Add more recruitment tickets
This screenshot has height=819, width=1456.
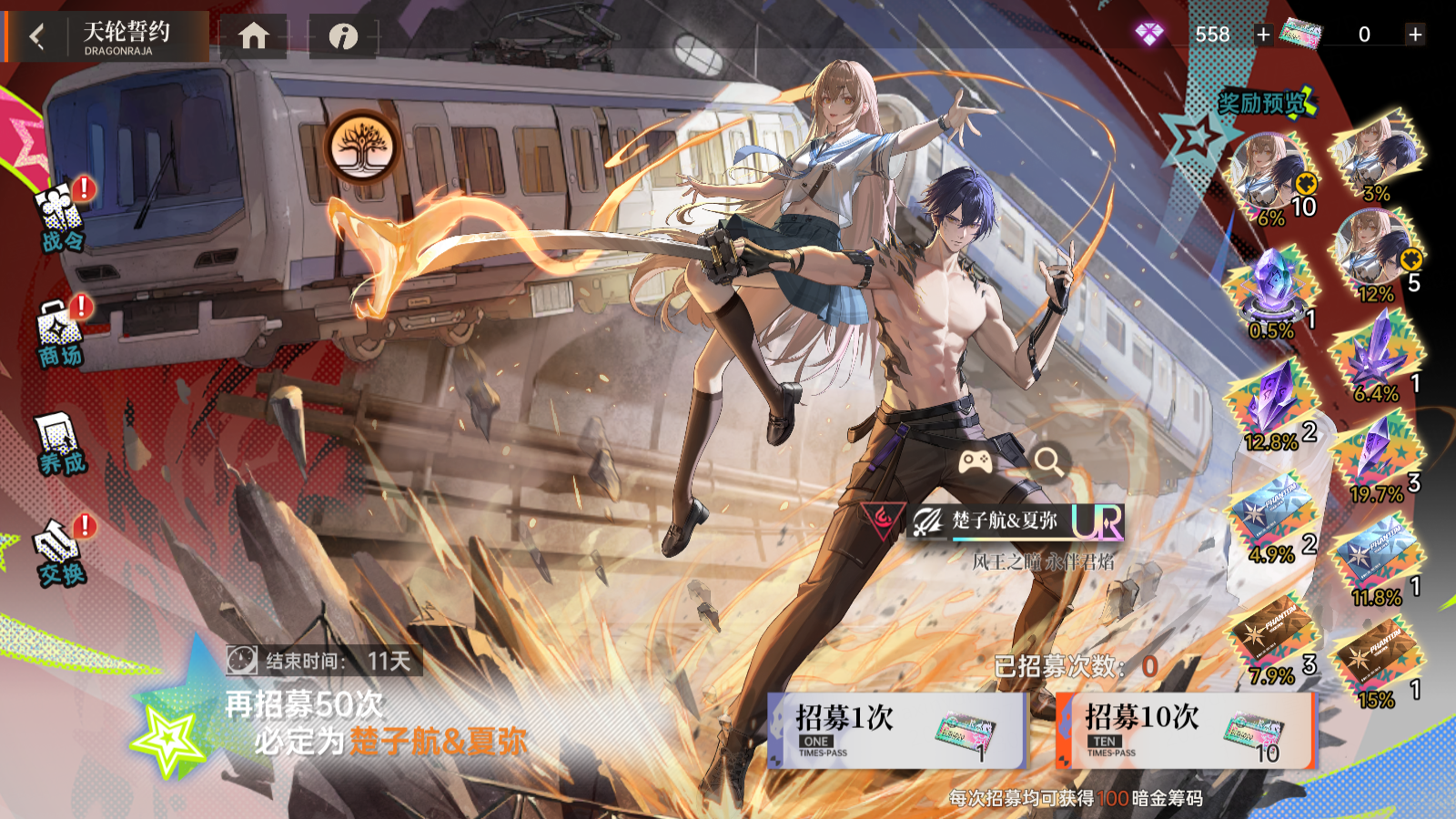pyautogui.click(x=1415, y=35)
